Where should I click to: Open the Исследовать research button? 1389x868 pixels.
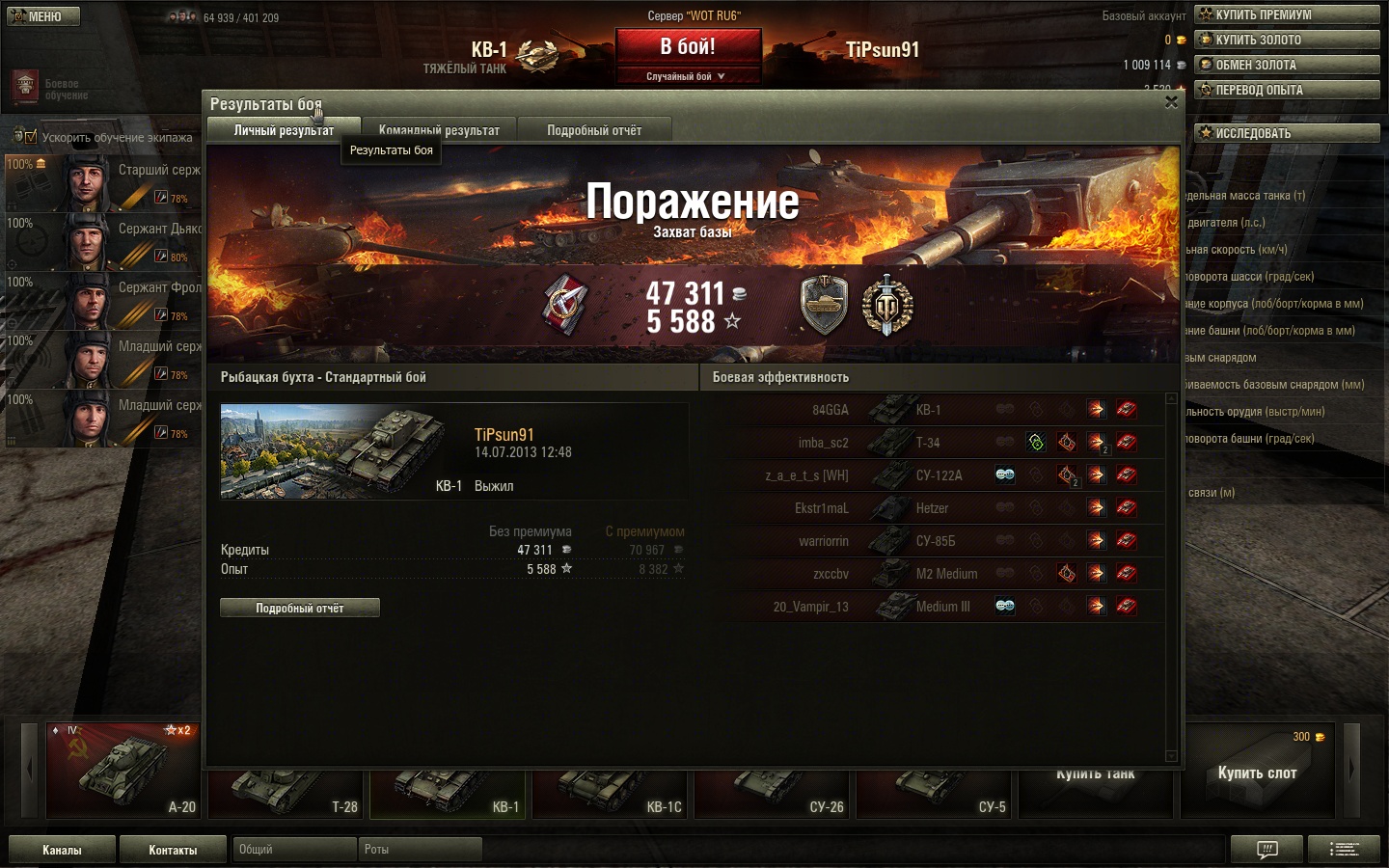tap(1287, 133)
